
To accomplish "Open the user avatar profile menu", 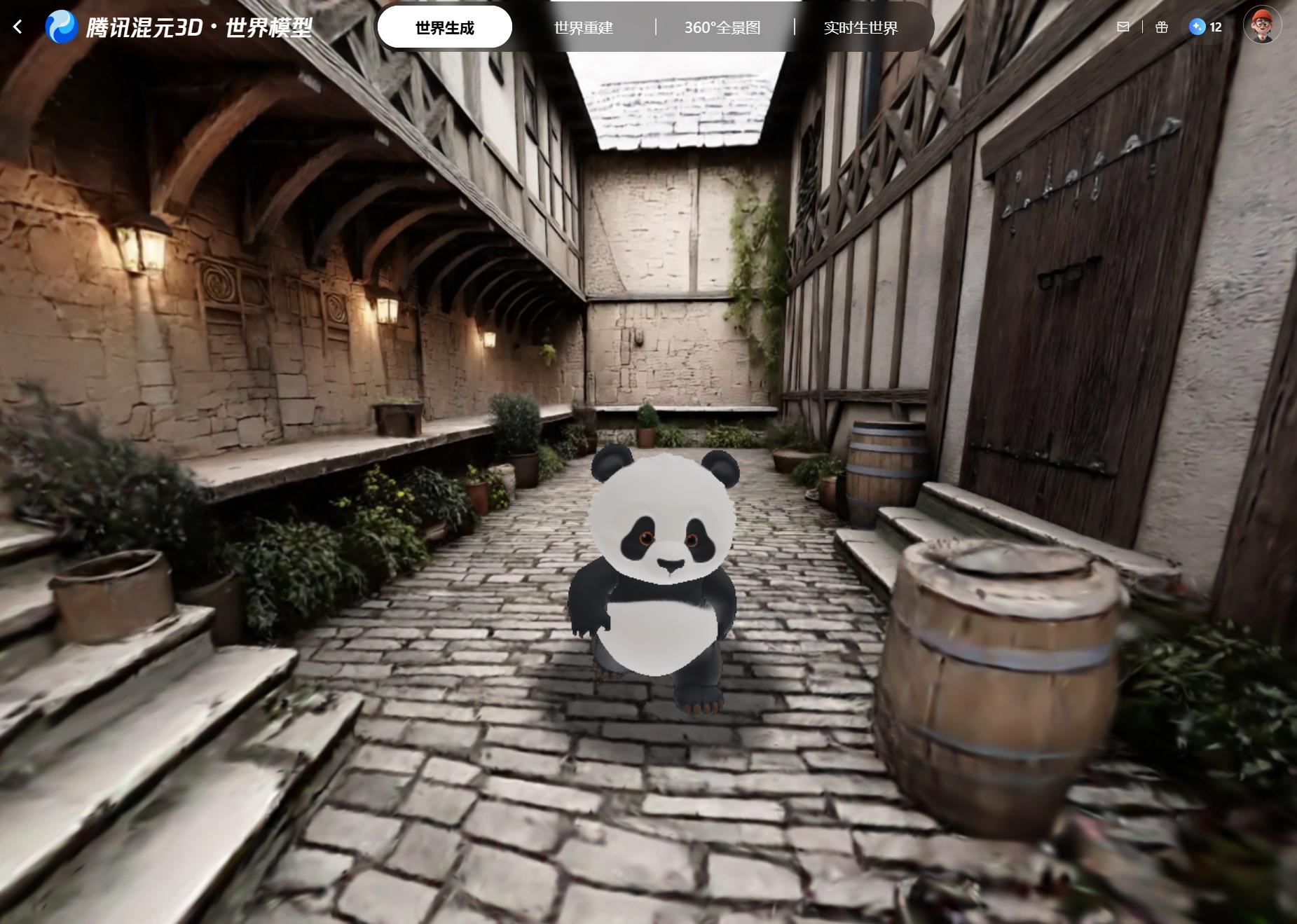I will [1262, 25].
